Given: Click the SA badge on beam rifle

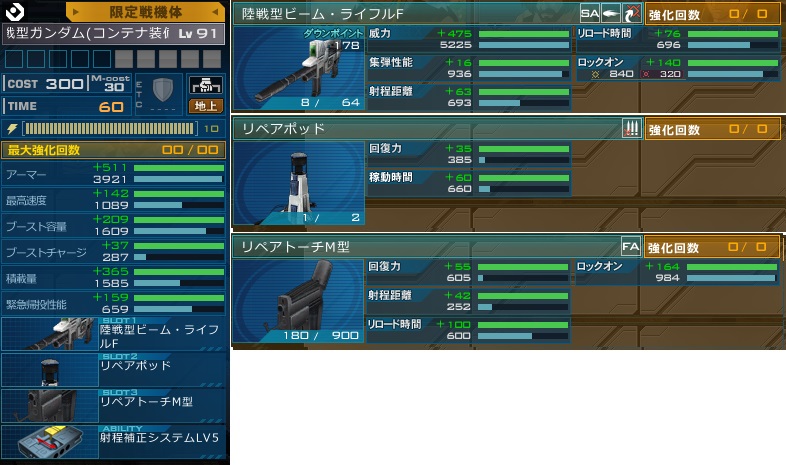Looking at the screenshot, I should click(x=590, y=14).
